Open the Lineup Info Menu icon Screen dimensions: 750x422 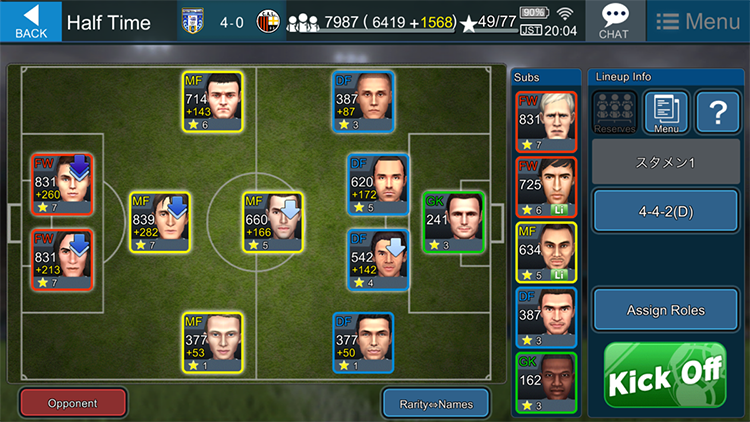(x=665, y=112)
